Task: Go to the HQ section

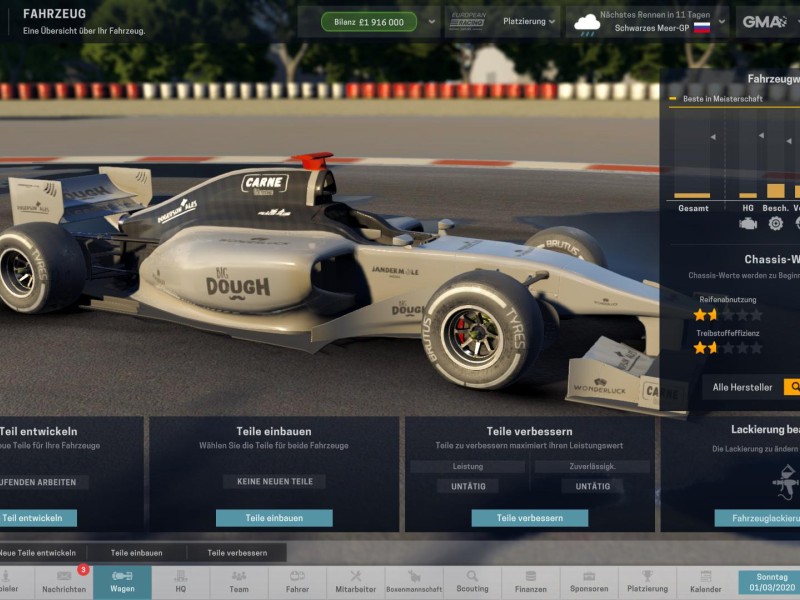Action: pyautogui.click(x=181, y=583)
